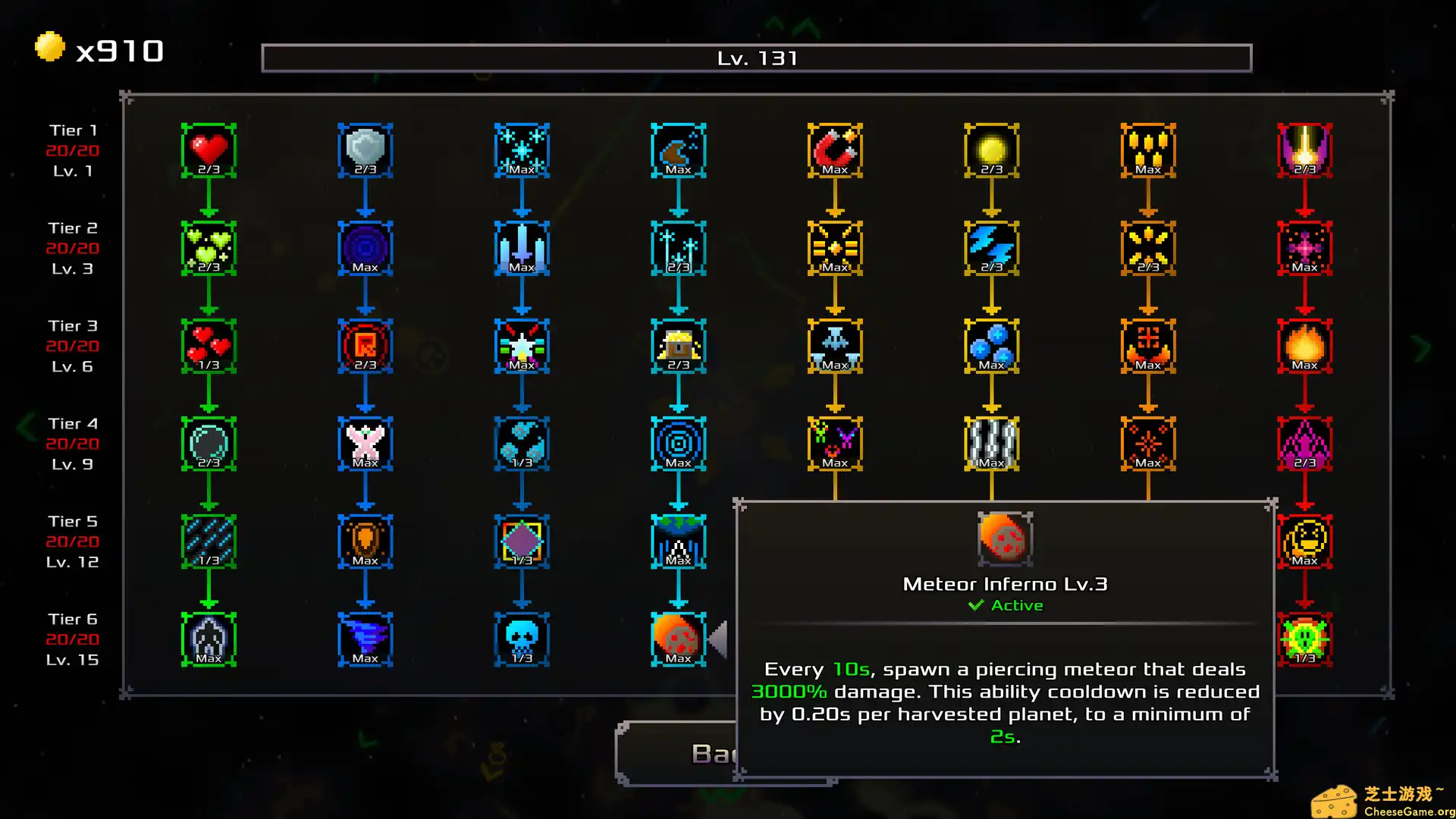Select the blue skull skill icon
The width and height of the screenshot is (1456, 819).
tap(522, 639)
